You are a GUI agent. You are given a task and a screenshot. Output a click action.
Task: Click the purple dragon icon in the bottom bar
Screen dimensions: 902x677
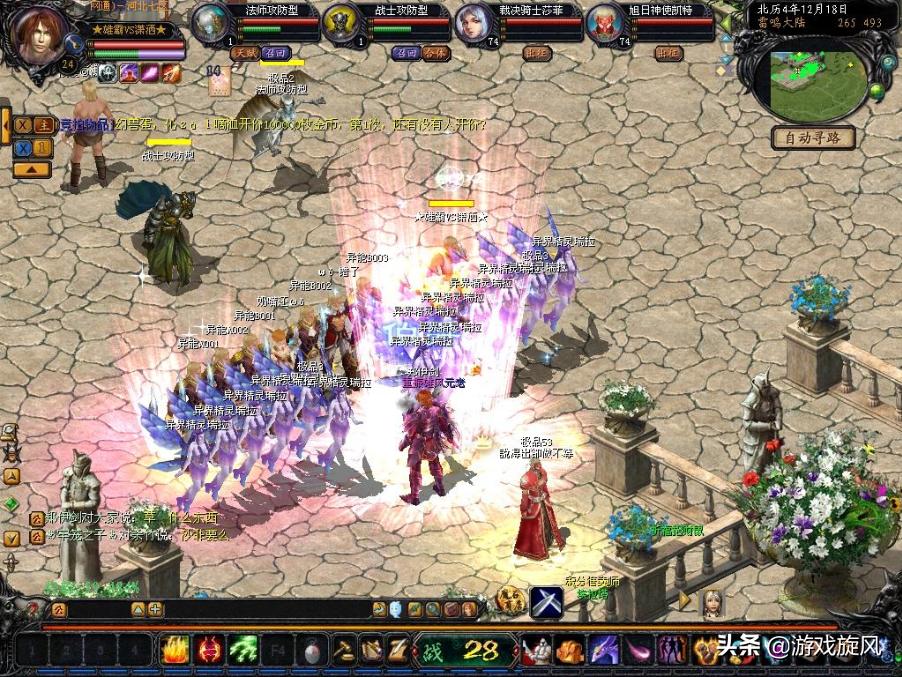tap(603, 650)
